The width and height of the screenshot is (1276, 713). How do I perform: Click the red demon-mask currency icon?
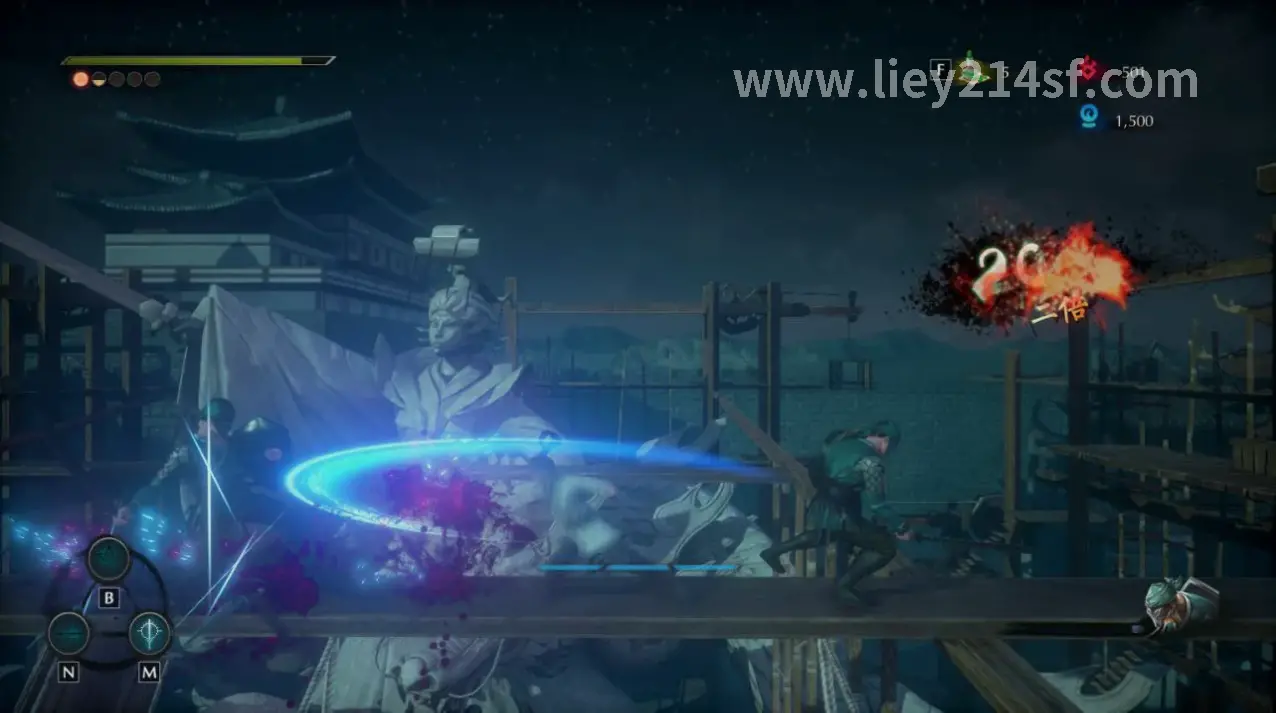tap(1088, 69)
